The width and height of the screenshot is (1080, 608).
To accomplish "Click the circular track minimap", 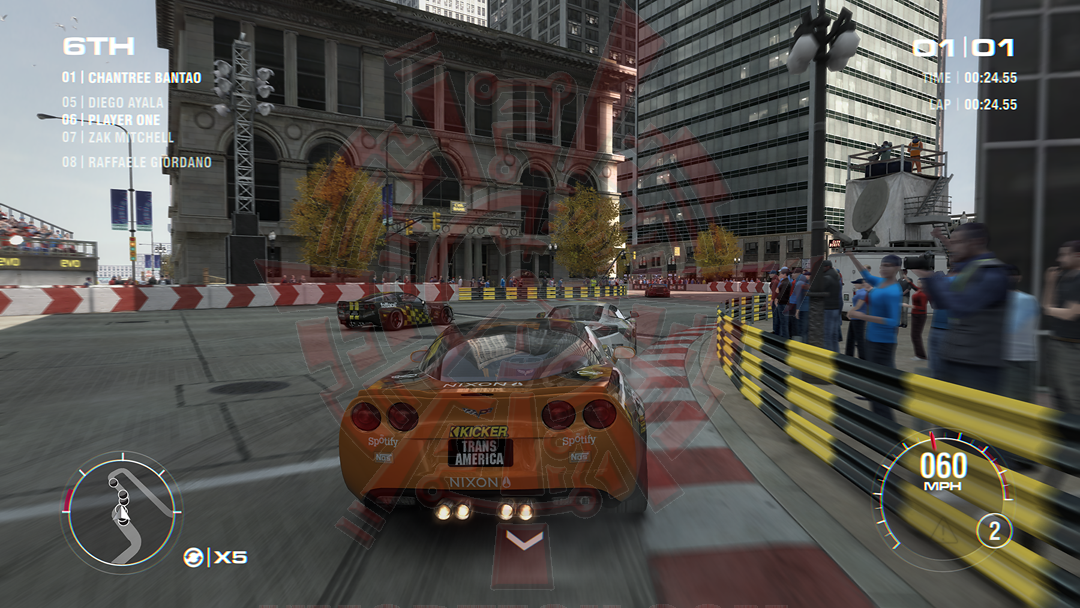I will (121, 511).
